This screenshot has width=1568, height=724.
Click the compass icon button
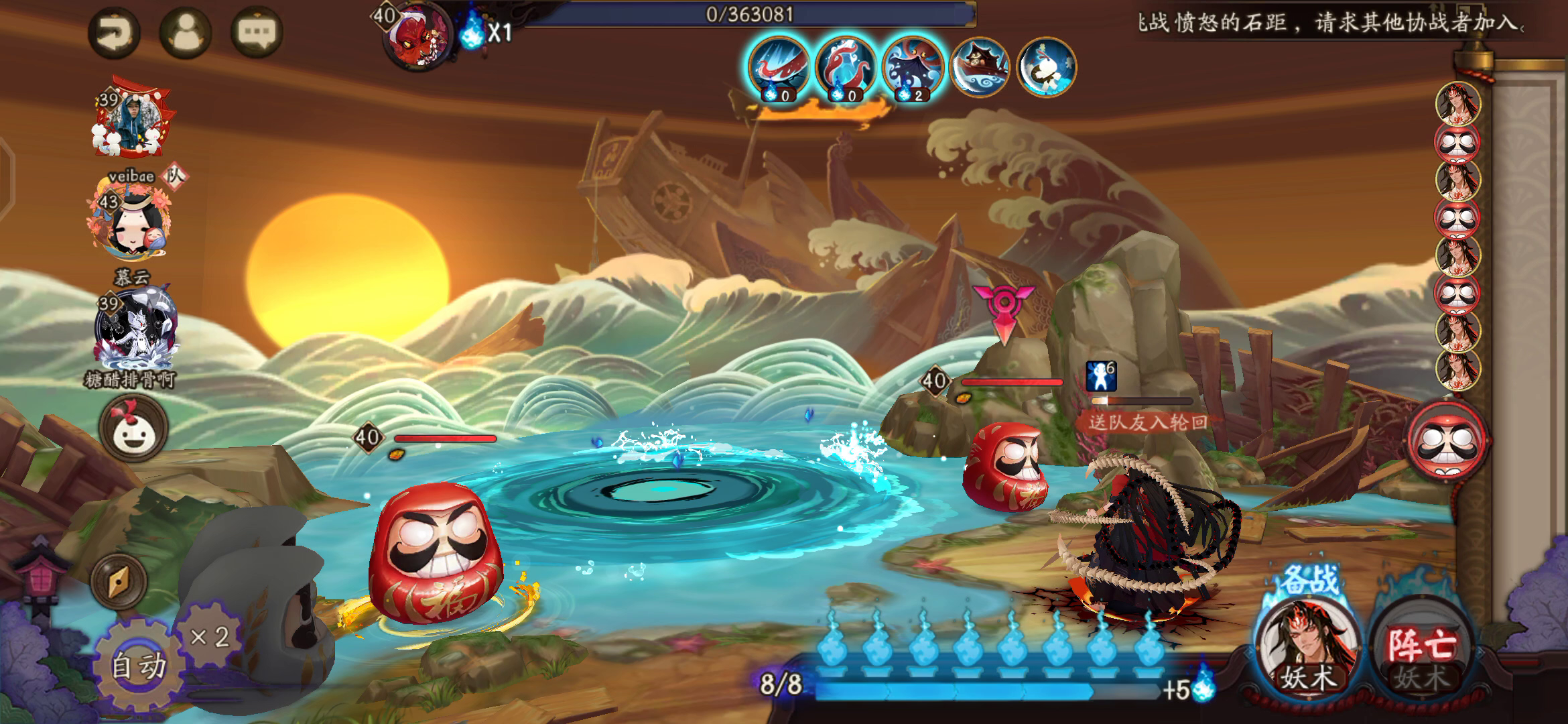click(119, 581)
